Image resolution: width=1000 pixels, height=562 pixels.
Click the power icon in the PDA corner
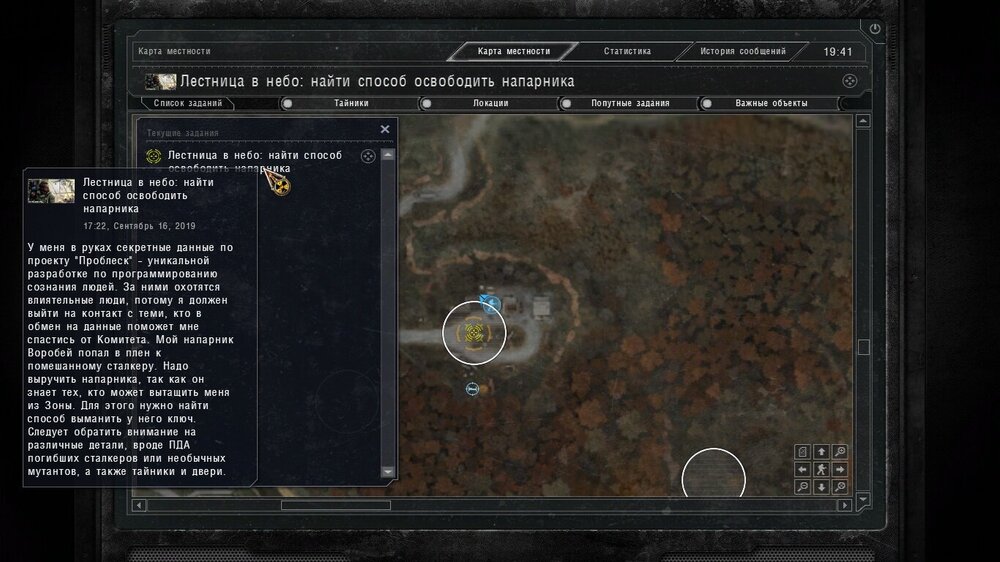(x=876, y=30)
